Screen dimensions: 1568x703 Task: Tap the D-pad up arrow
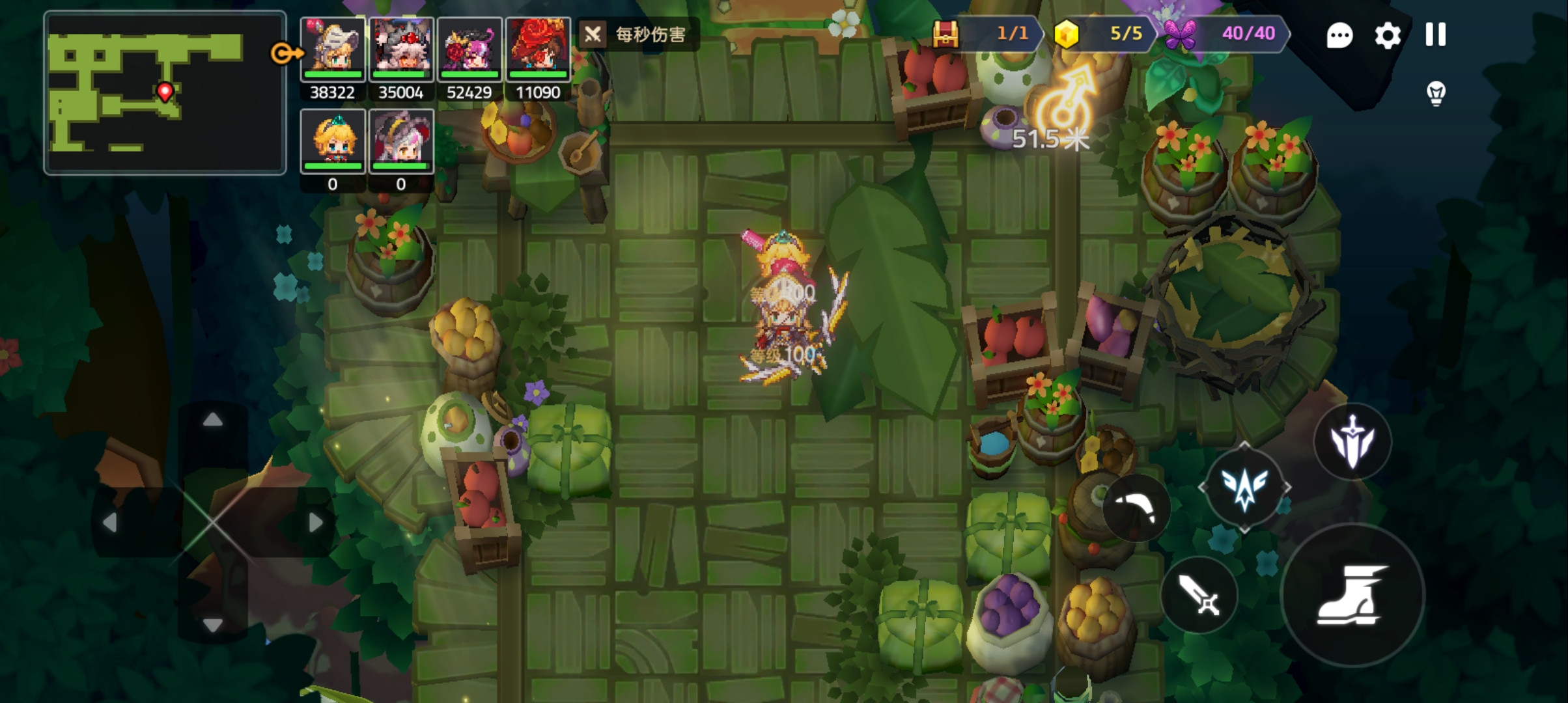[212, 420]
